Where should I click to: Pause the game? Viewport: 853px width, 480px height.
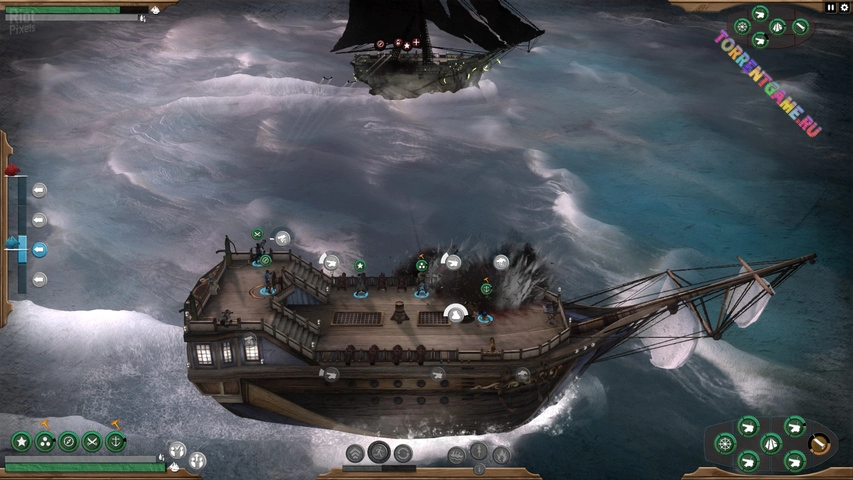click(x=830, y=7)
